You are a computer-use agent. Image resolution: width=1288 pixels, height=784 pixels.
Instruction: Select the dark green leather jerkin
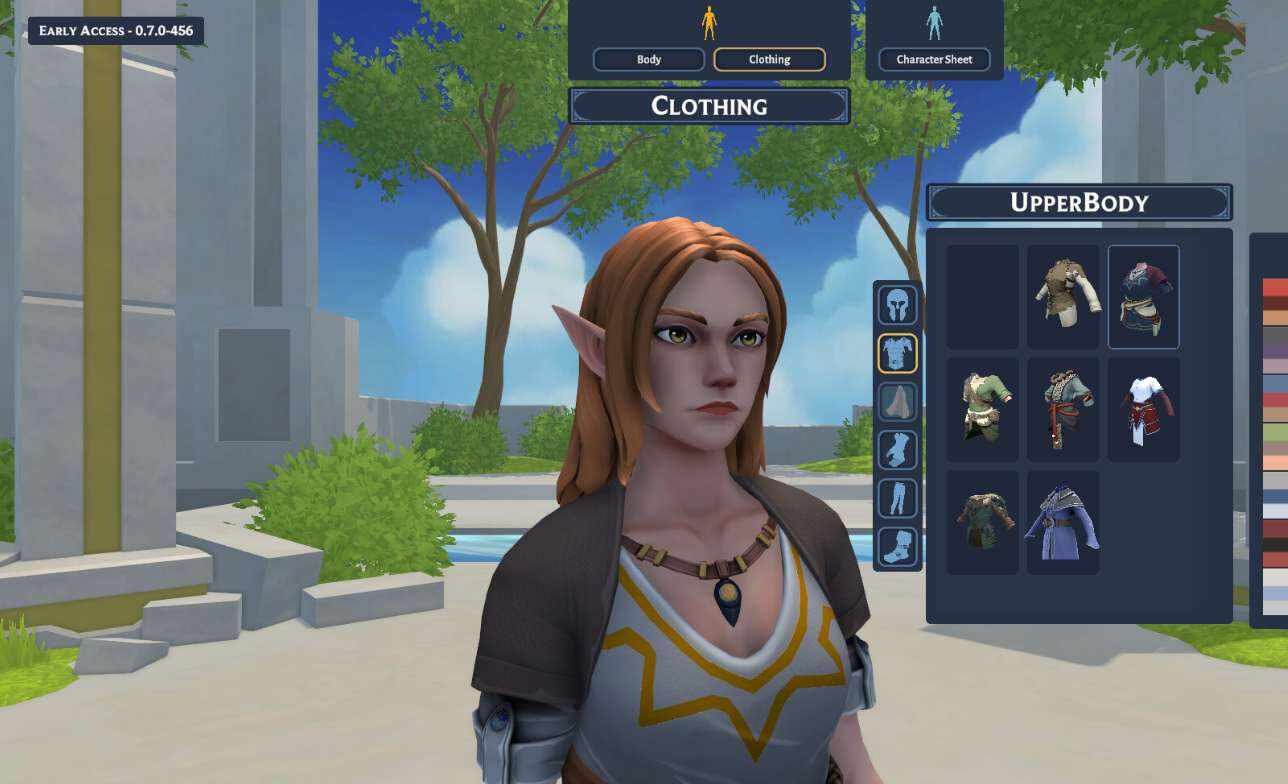click(983, 522)
